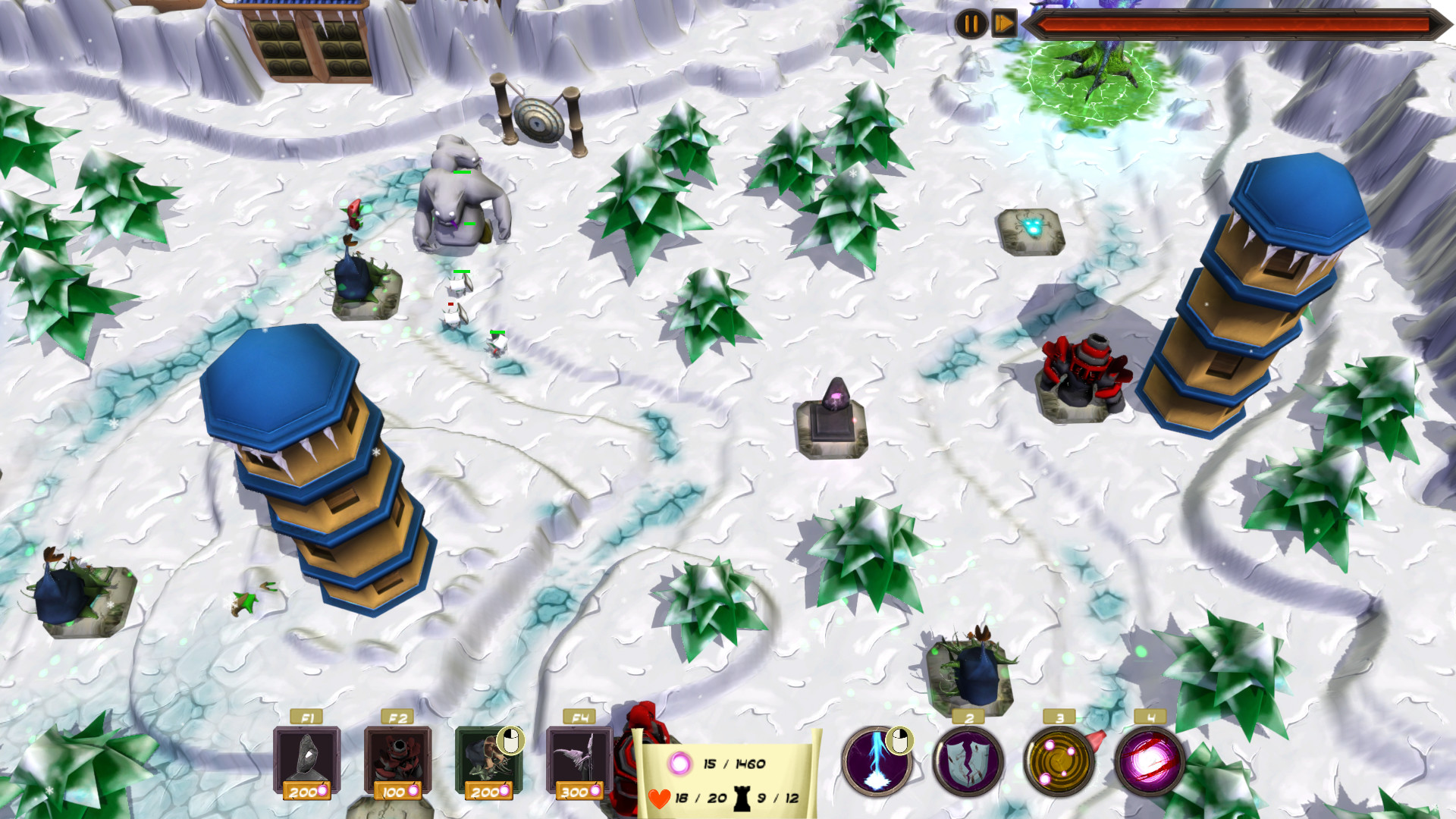1456x819 pixels.
Task: Toggle fast-forward game speed
Action: click(1003, 22)
